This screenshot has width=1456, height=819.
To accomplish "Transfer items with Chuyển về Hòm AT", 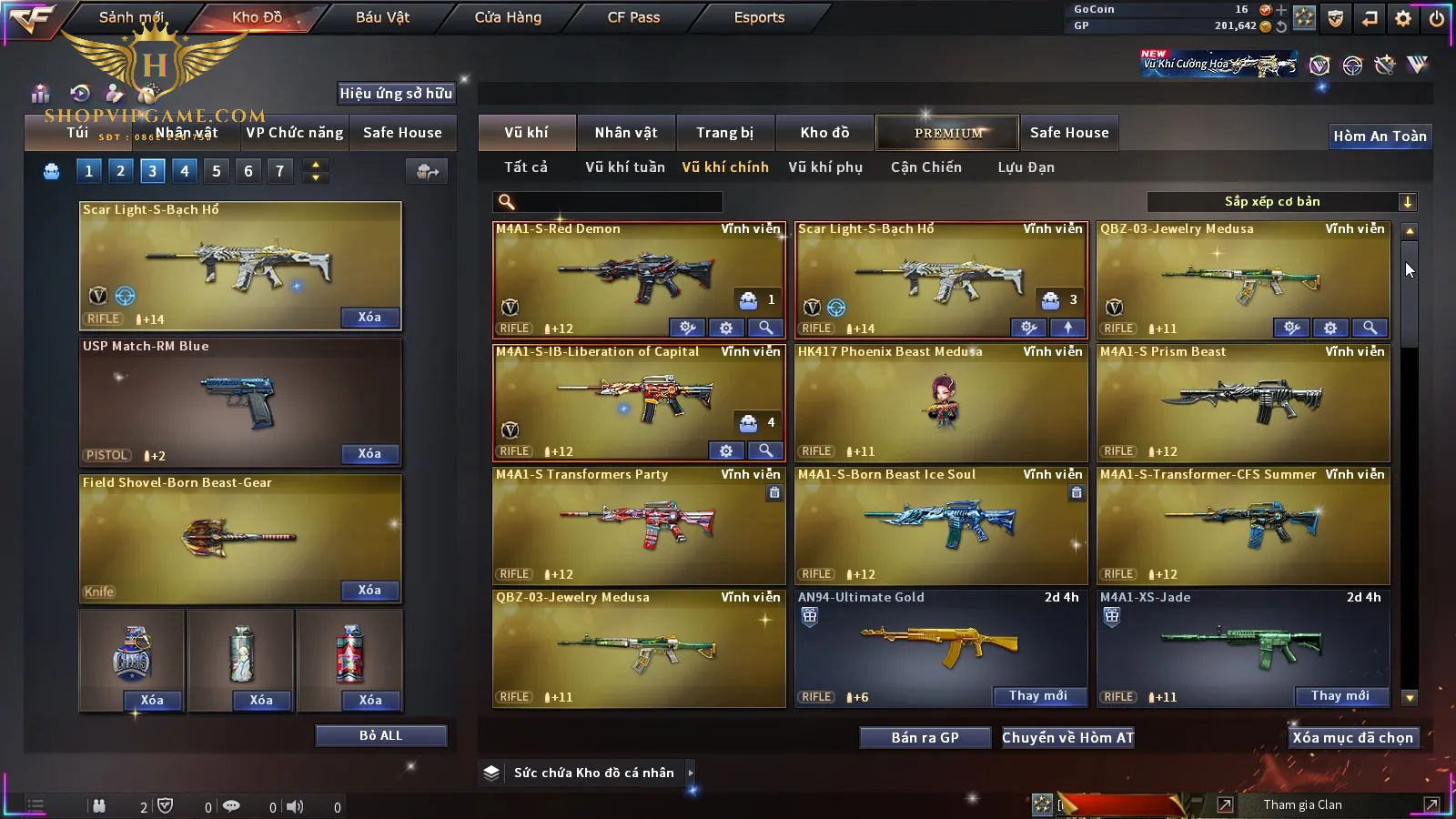I will coord(1067,738).
